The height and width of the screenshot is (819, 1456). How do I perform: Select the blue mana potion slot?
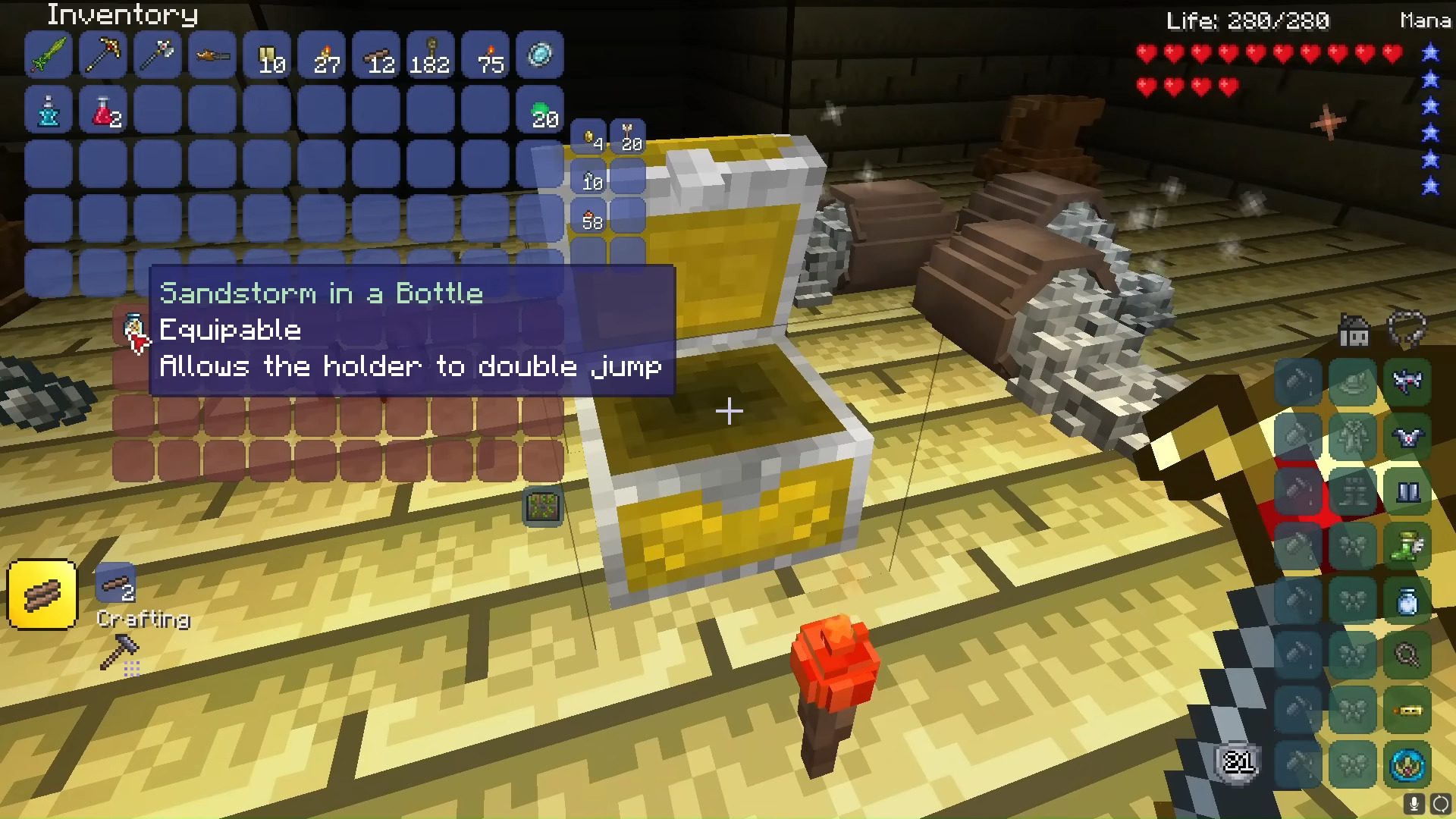click(x=49, y=111)
